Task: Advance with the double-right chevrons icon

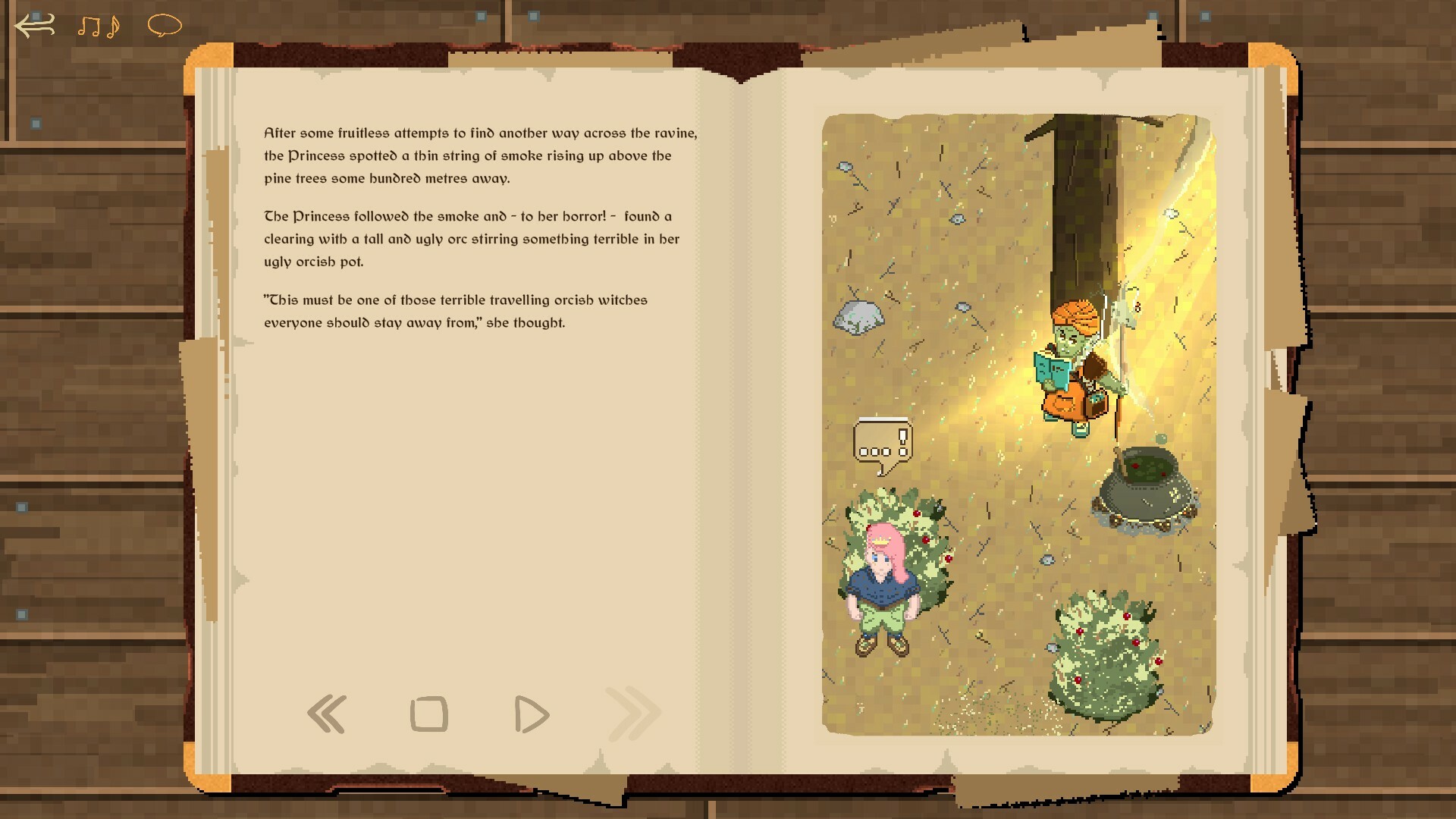Action: [630, 713]
